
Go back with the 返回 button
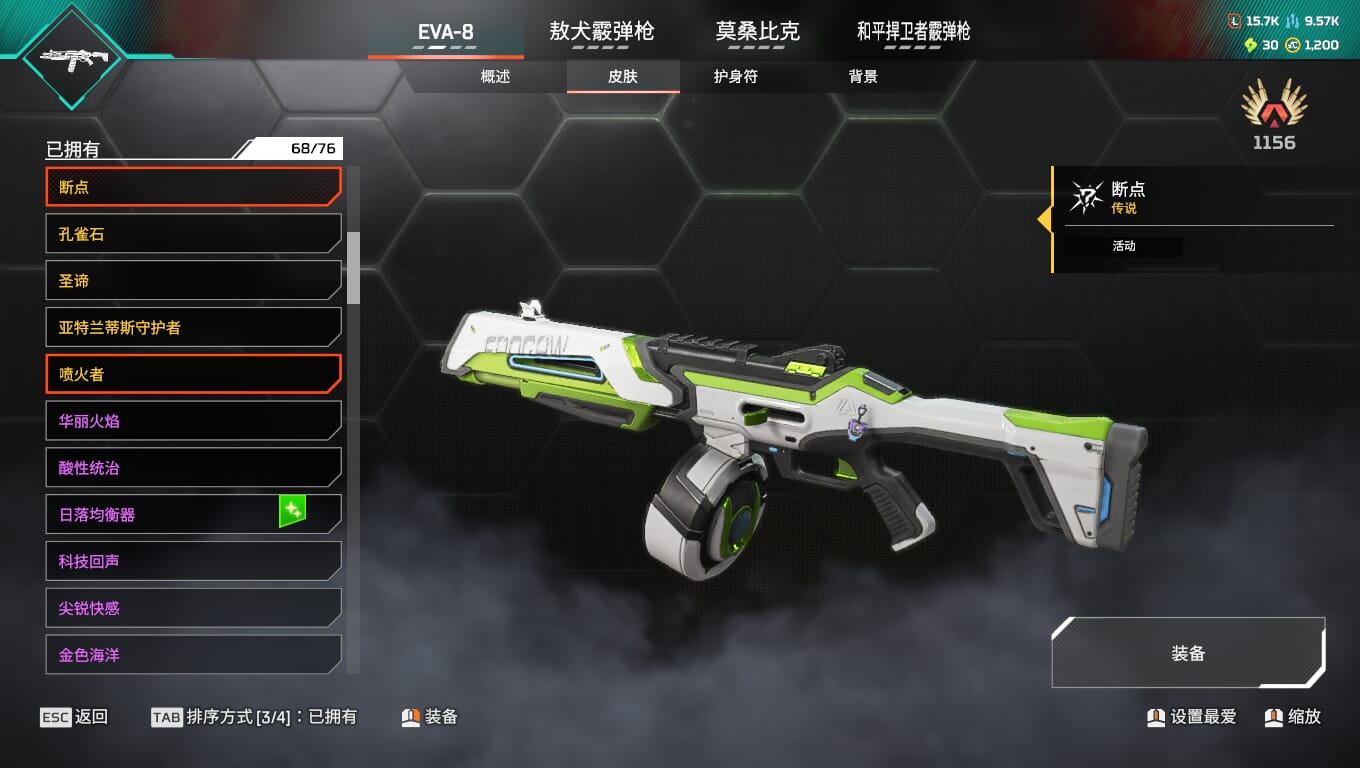[x=74, y=717]
